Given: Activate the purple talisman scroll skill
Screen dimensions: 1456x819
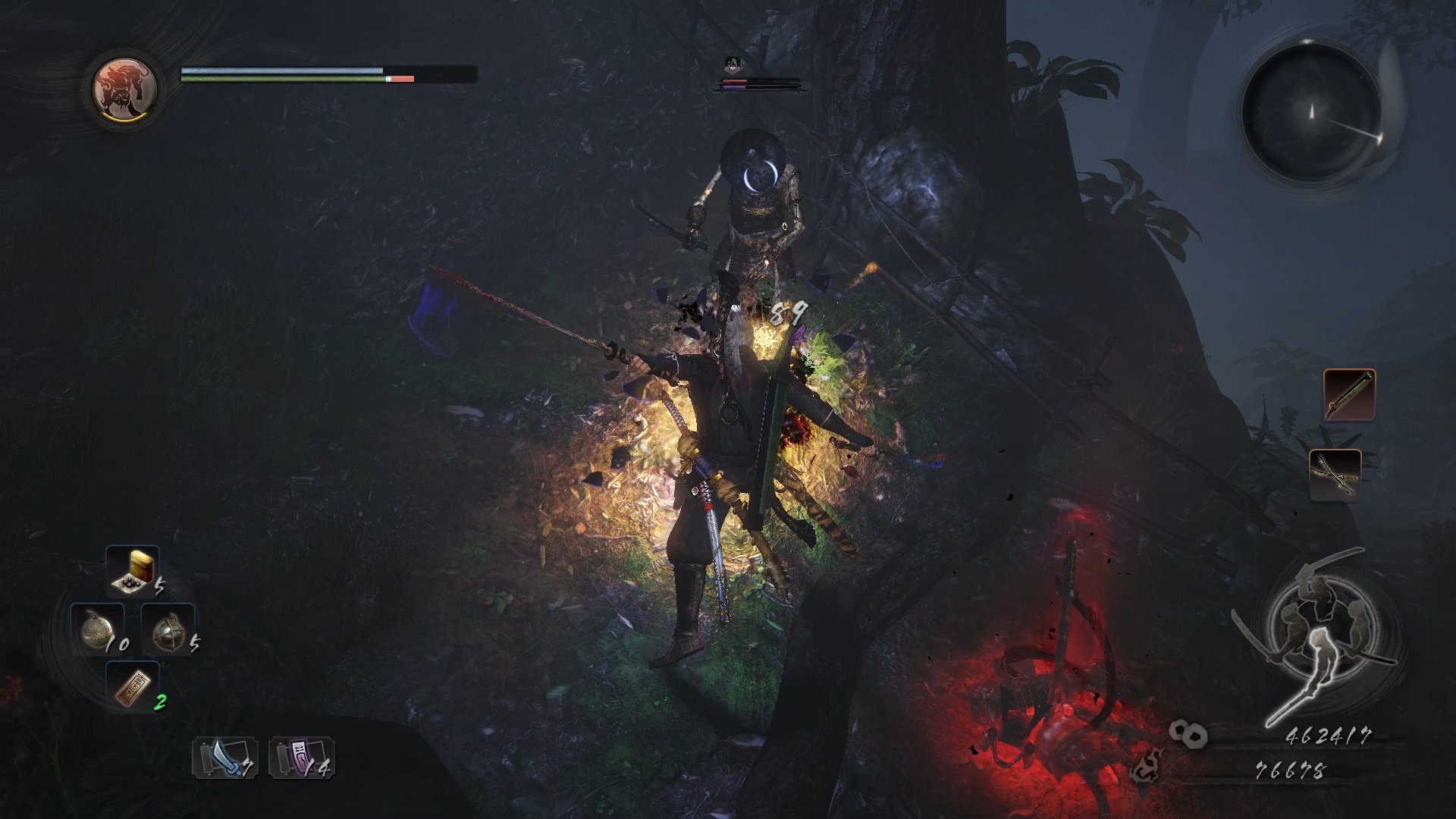Looking at the screenshot, I should tap(301, 758).
